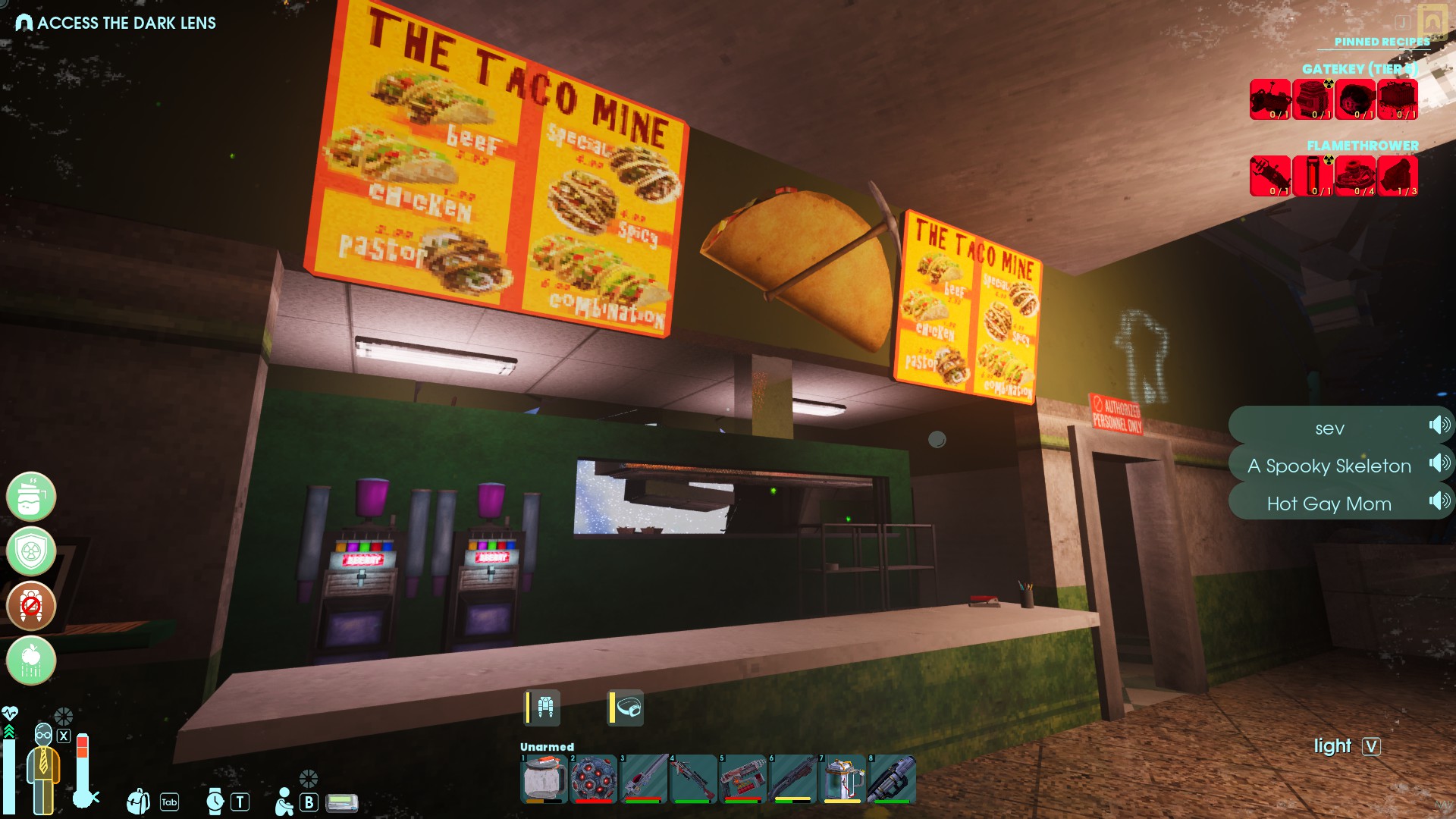The height and width of the screenshot is (819, 1456).
Task: Click the jetpack disabled status icon
Action: click(31, 606)
